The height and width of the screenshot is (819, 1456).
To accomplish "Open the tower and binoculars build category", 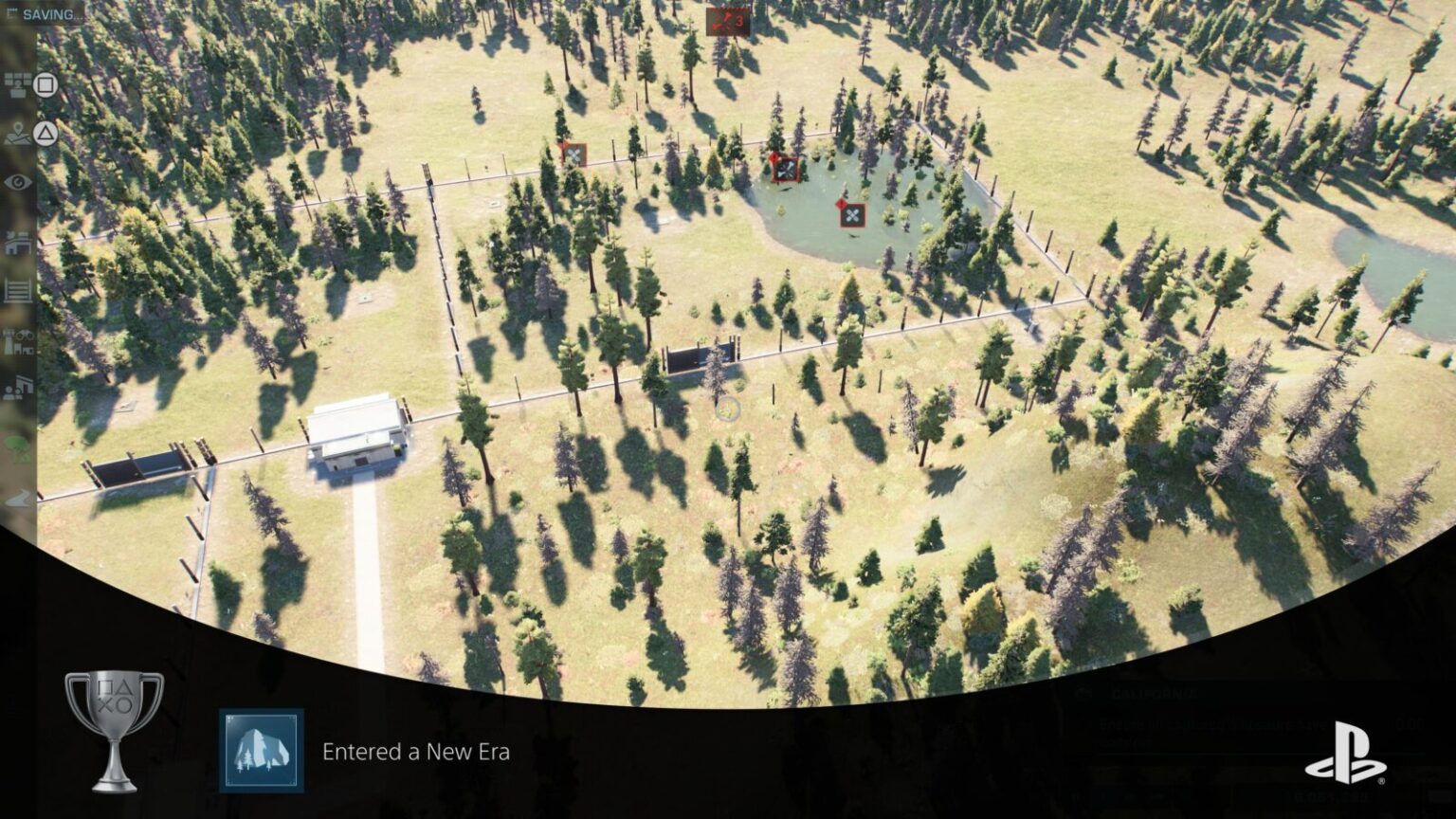I will click(x=18, y=340).
